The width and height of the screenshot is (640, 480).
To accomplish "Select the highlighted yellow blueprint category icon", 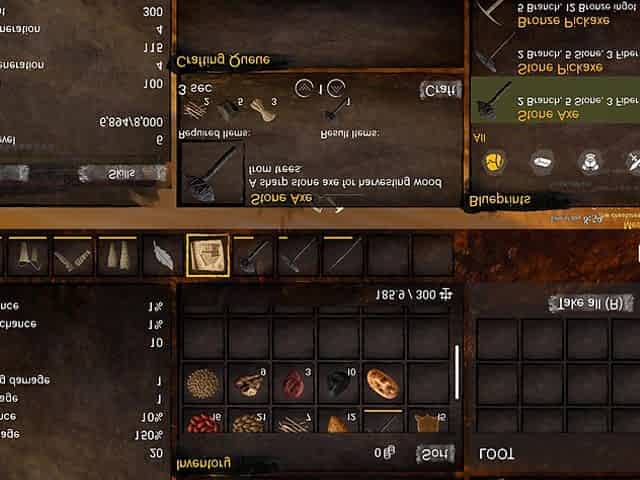I will (494, 160).
